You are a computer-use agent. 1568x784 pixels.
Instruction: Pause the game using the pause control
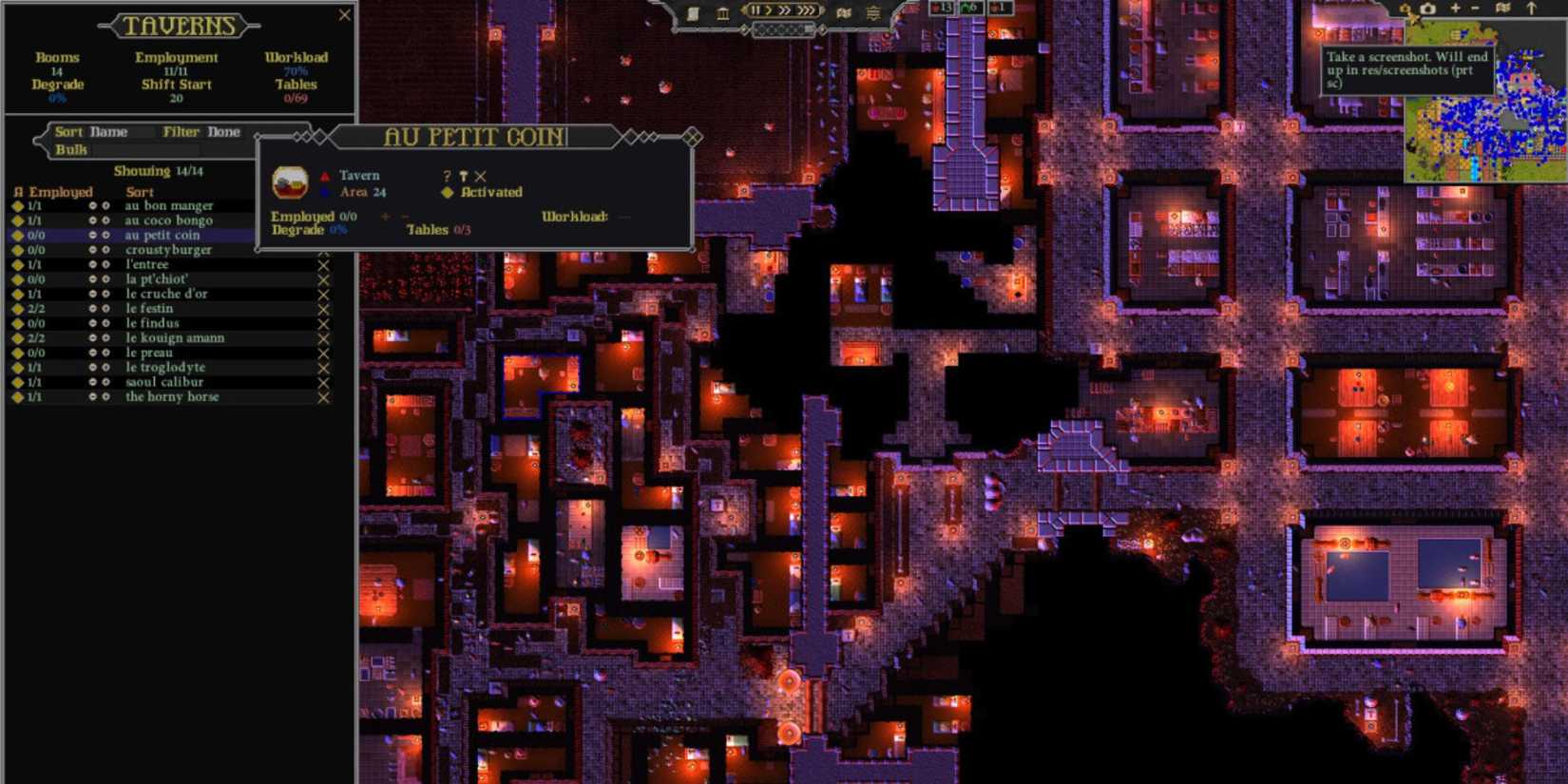[756, 10]
